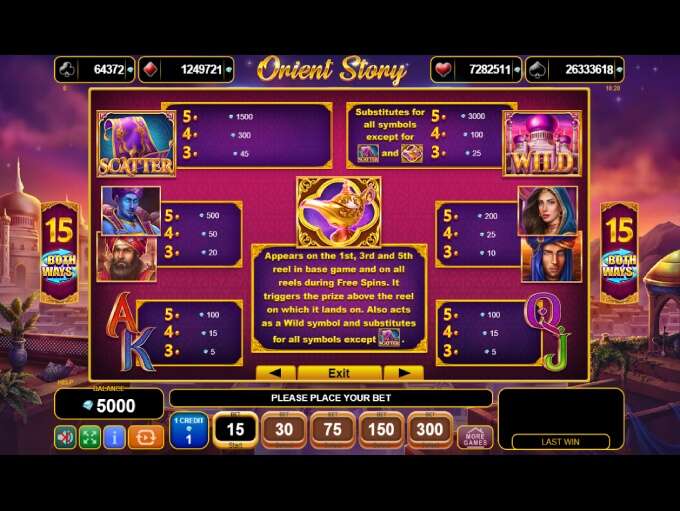Change the 1 credit denomination
This screenshot has height=511, width=680.
click(188, 431)
